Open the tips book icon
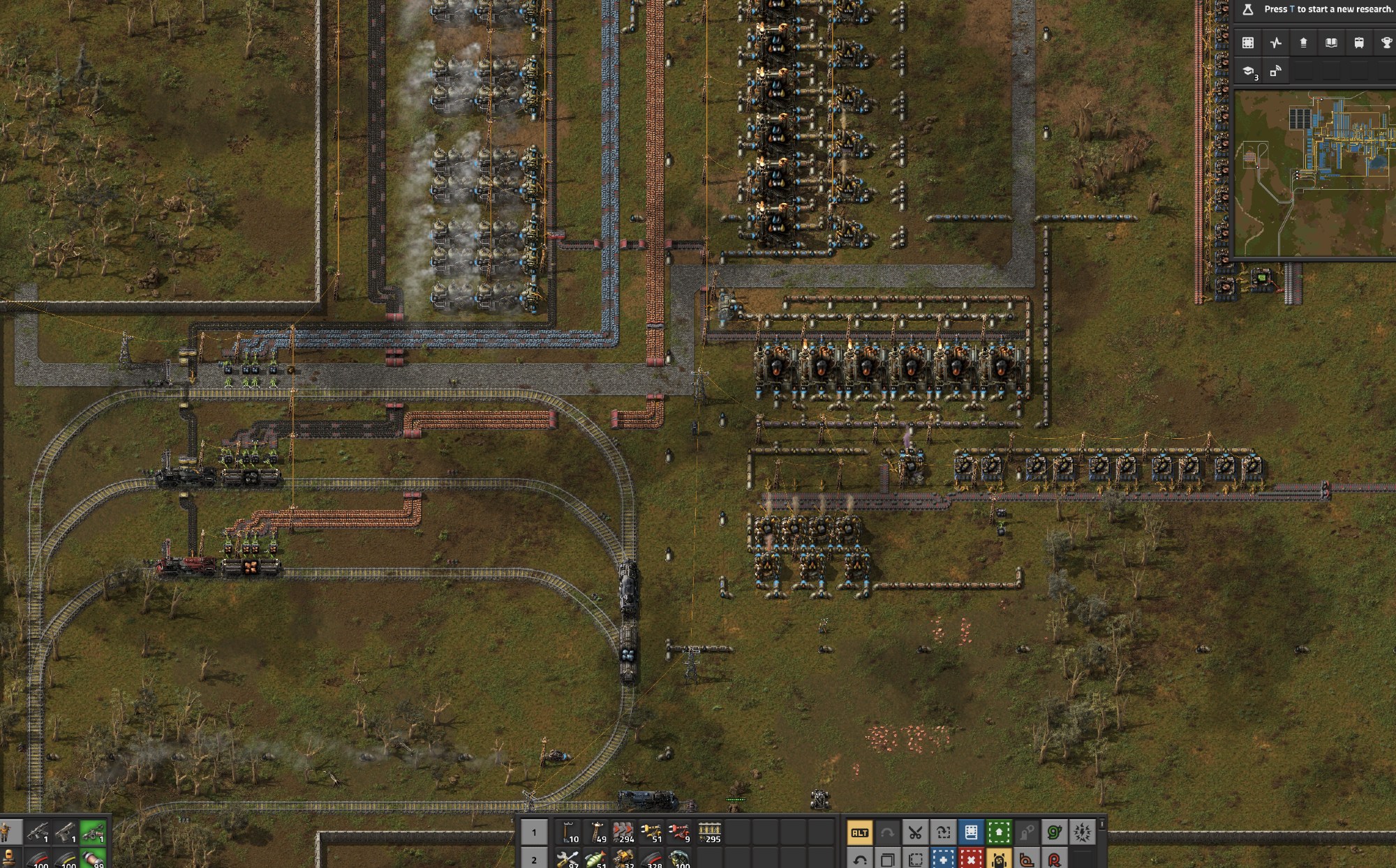Viewport: 1396px width, 868px height. click(1331, 43)
